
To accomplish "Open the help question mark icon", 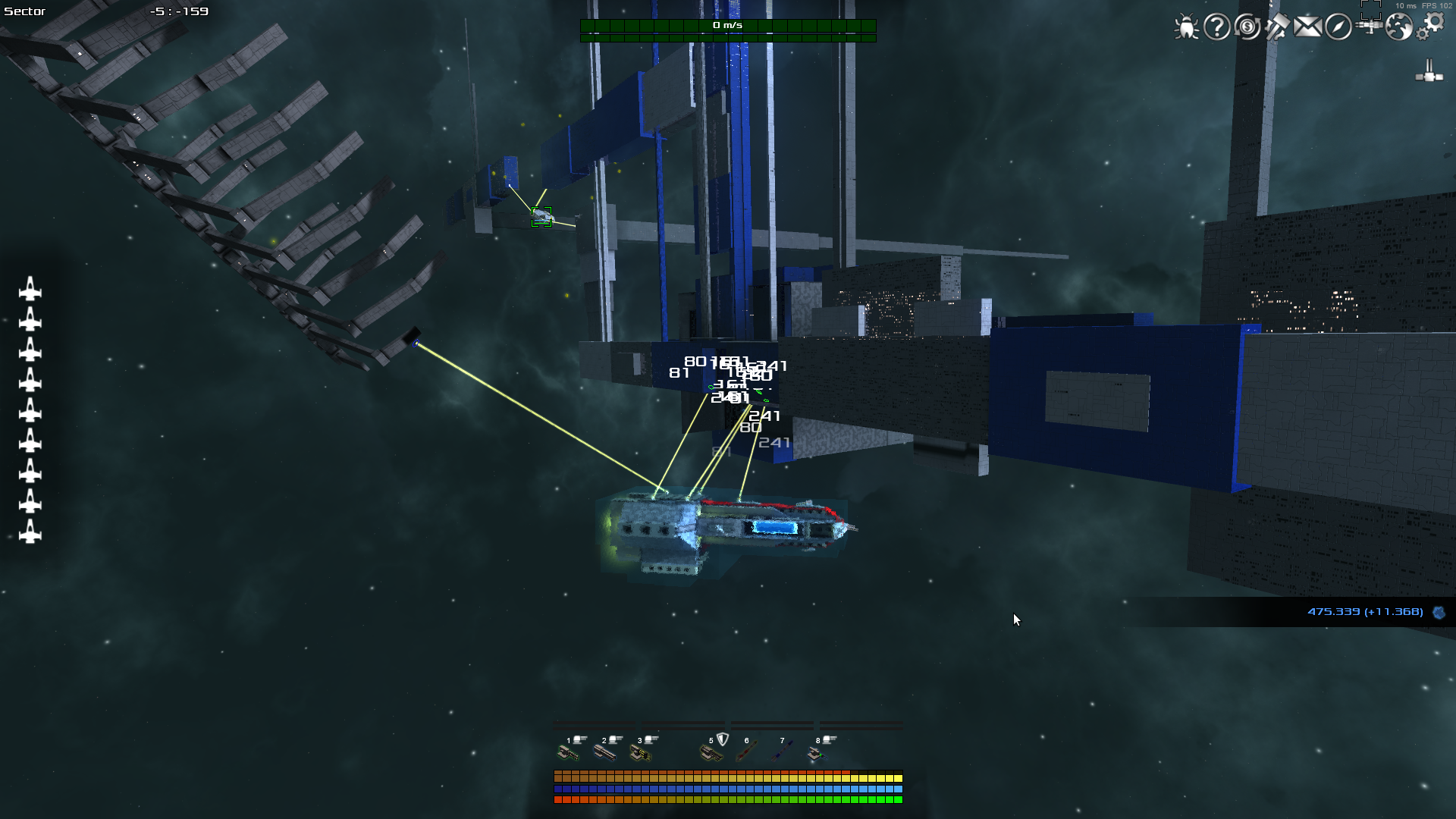I will [x=1217, y=27].
